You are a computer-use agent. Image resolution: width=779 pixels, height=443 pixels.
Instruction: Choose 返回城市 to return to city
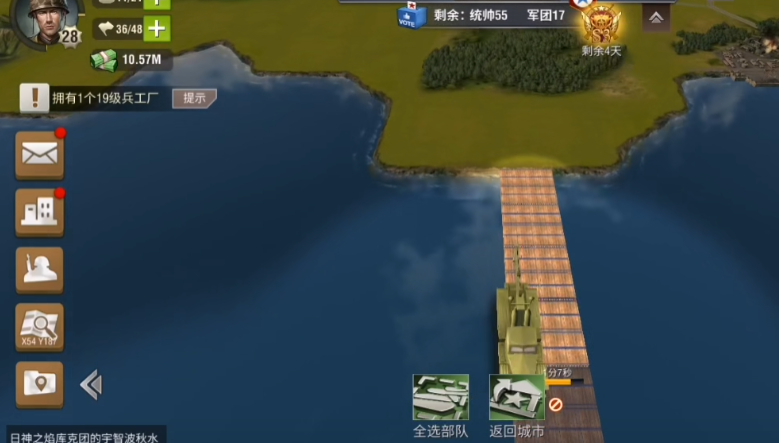point(517,399)
